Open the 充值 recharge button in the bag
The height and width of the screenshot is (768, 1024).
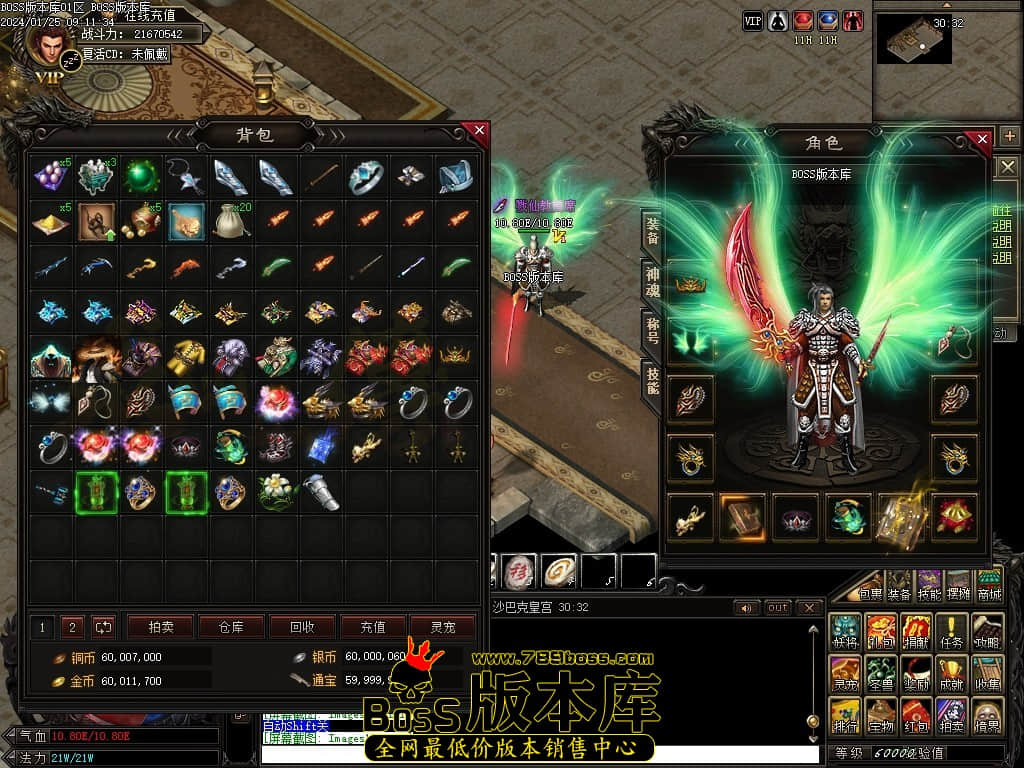coord(373,627)
